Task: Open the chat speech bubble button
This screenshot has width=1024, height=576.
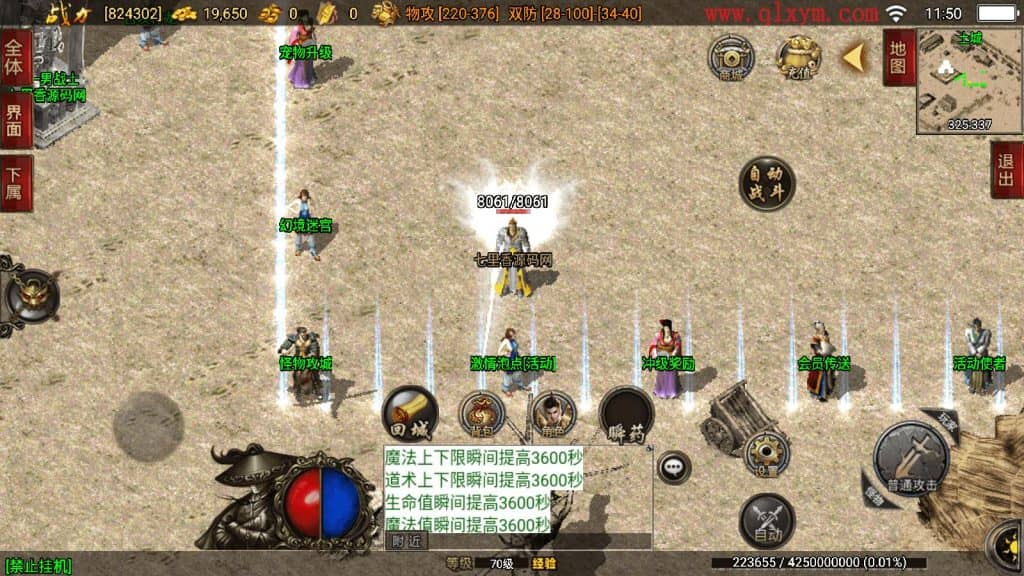Action: [x=674, y=466]
